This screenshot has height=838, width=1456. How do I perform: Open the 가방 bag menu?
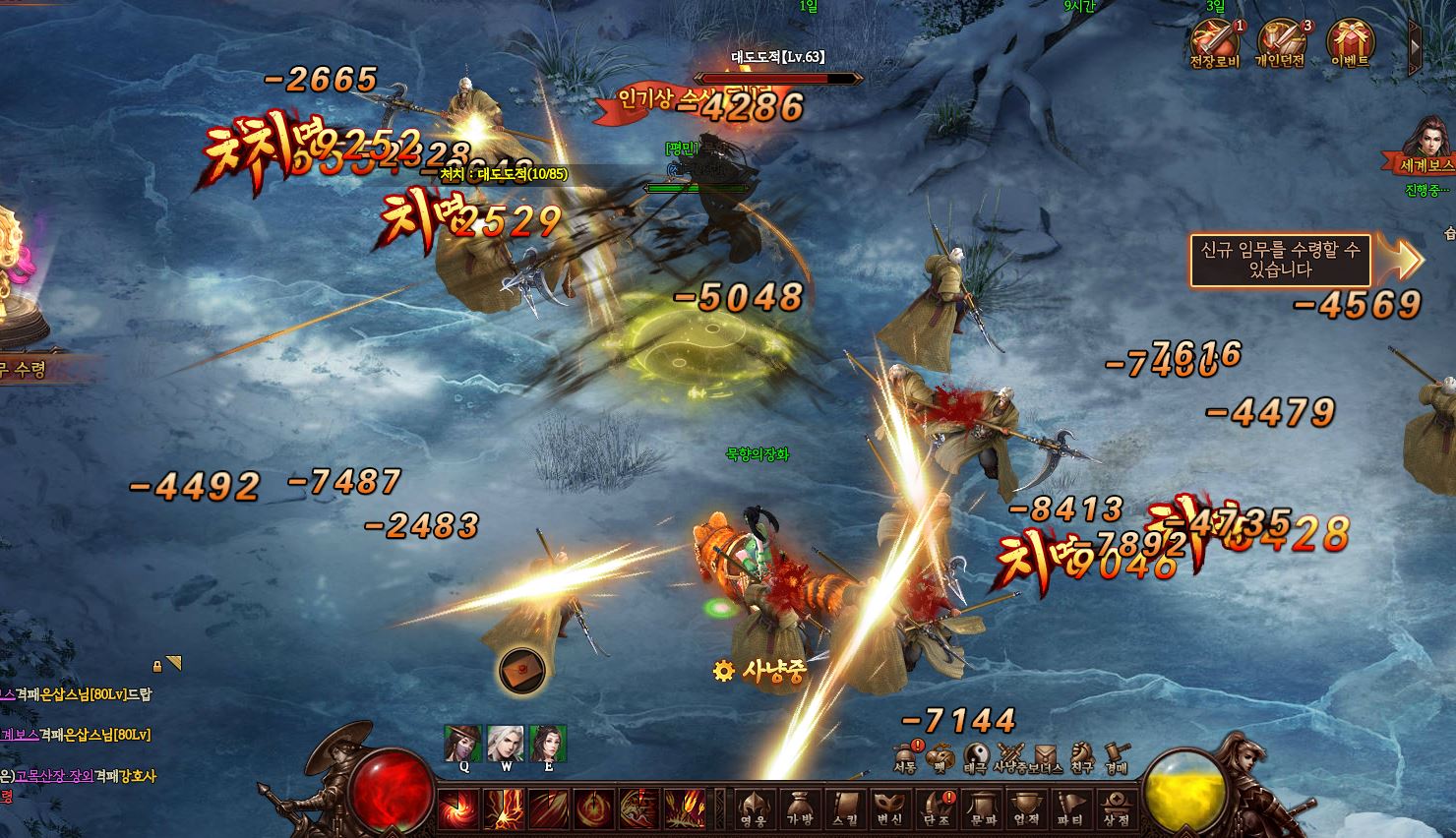[800, 808]
